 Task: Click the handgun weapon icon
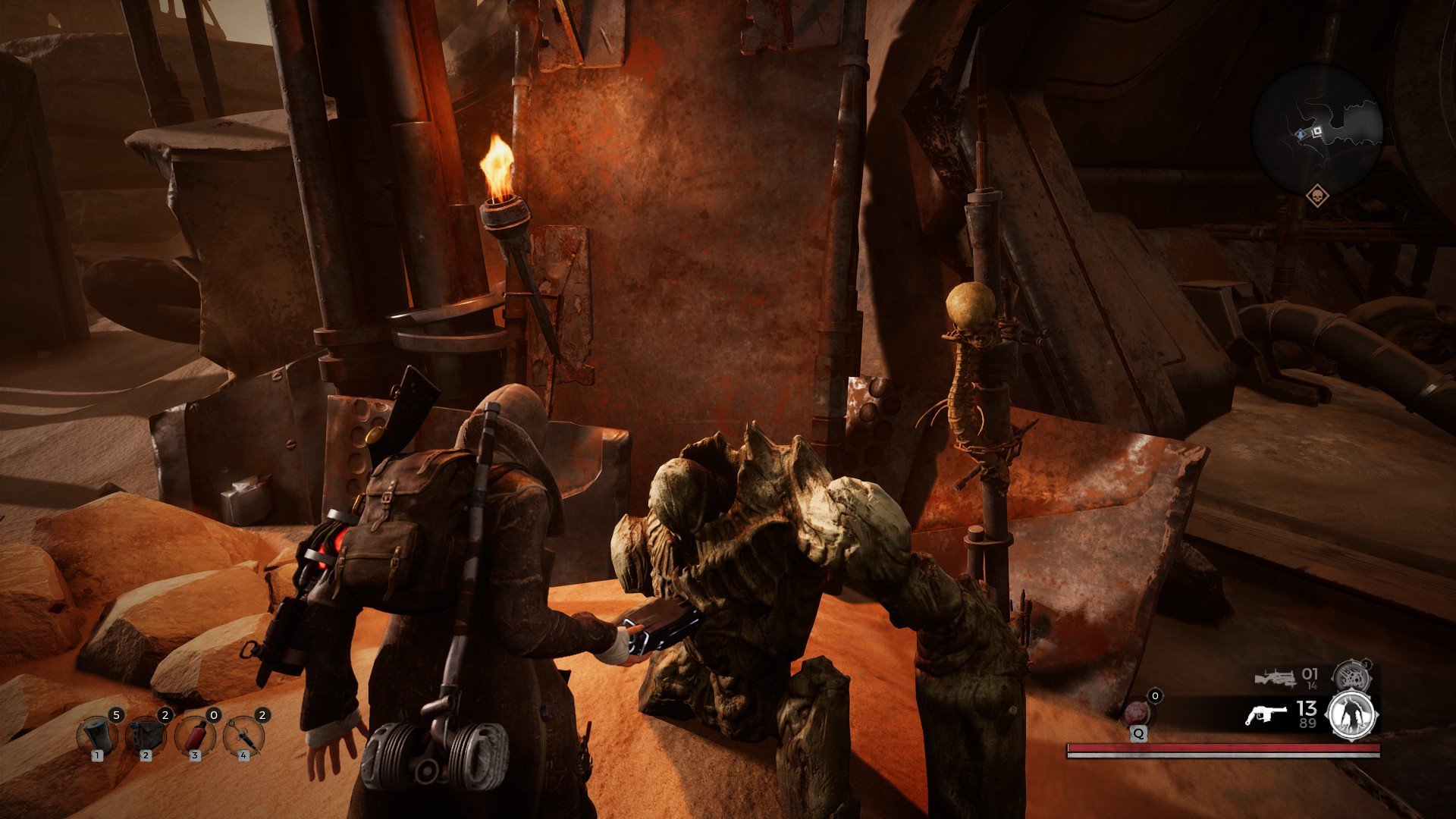(1267, 714)
